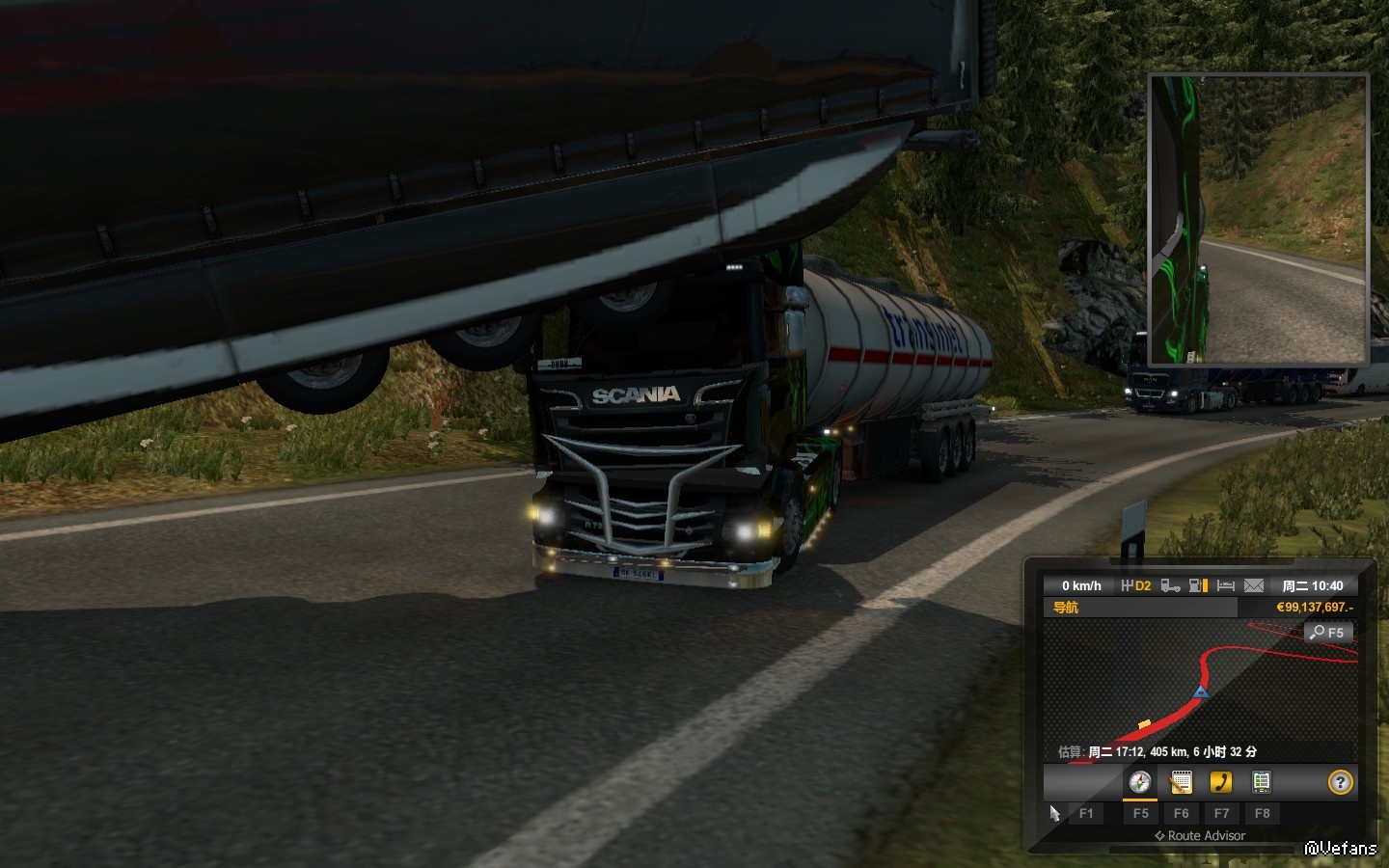Show the truck damage info tab

[x=1261, y=782]
